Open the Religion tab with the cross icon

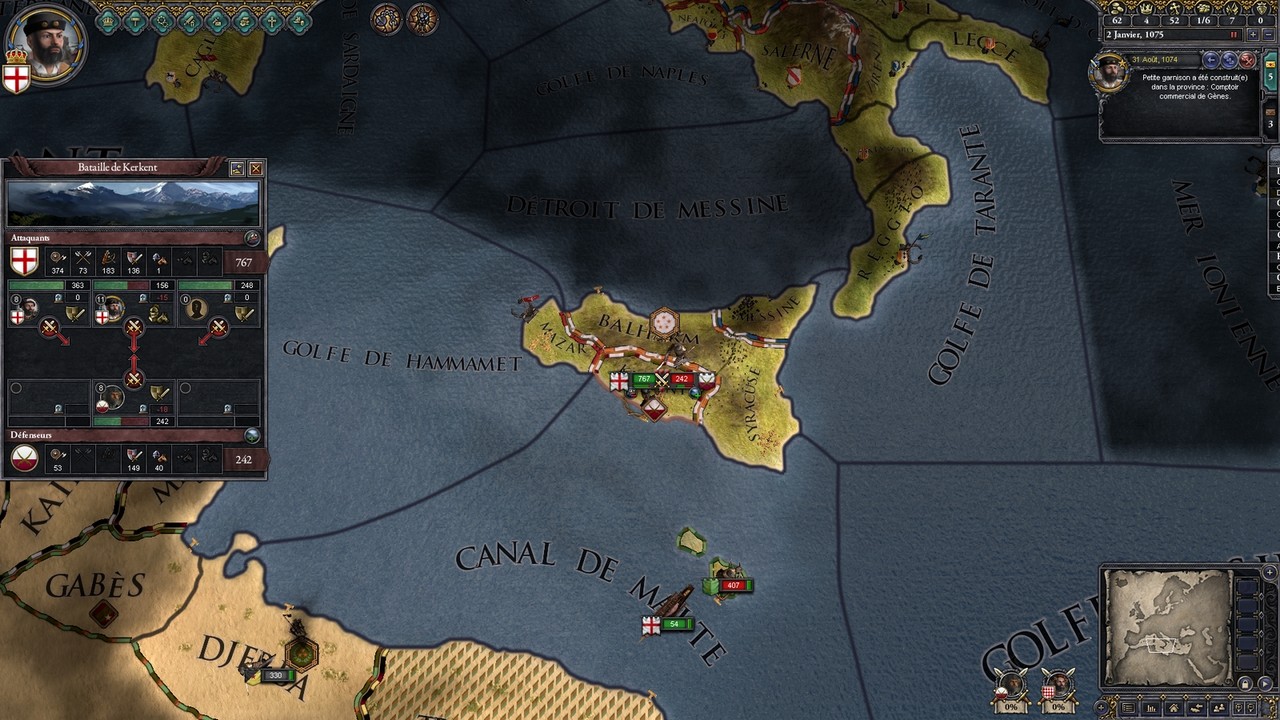pos(271,20)
